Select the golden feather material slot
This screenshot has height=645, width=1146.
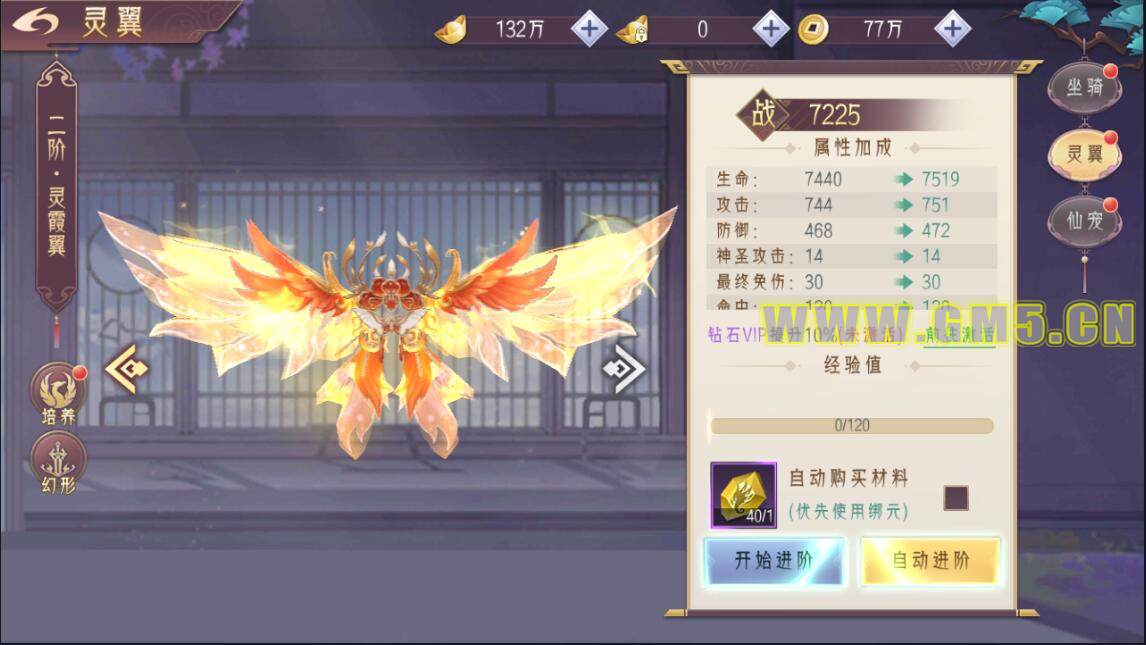[743, 495]
